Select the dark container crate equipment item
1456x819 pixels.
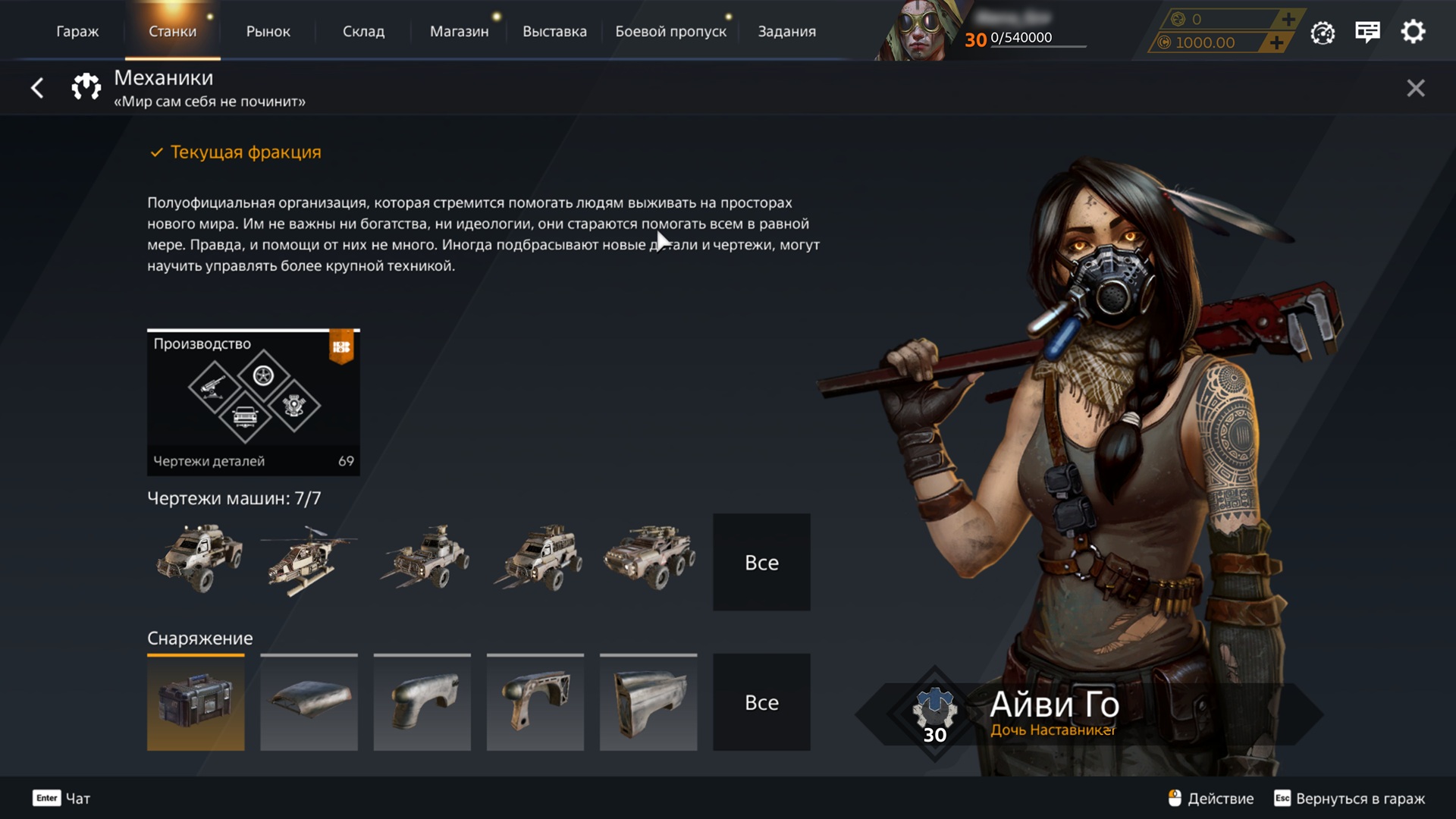[196, 702]
